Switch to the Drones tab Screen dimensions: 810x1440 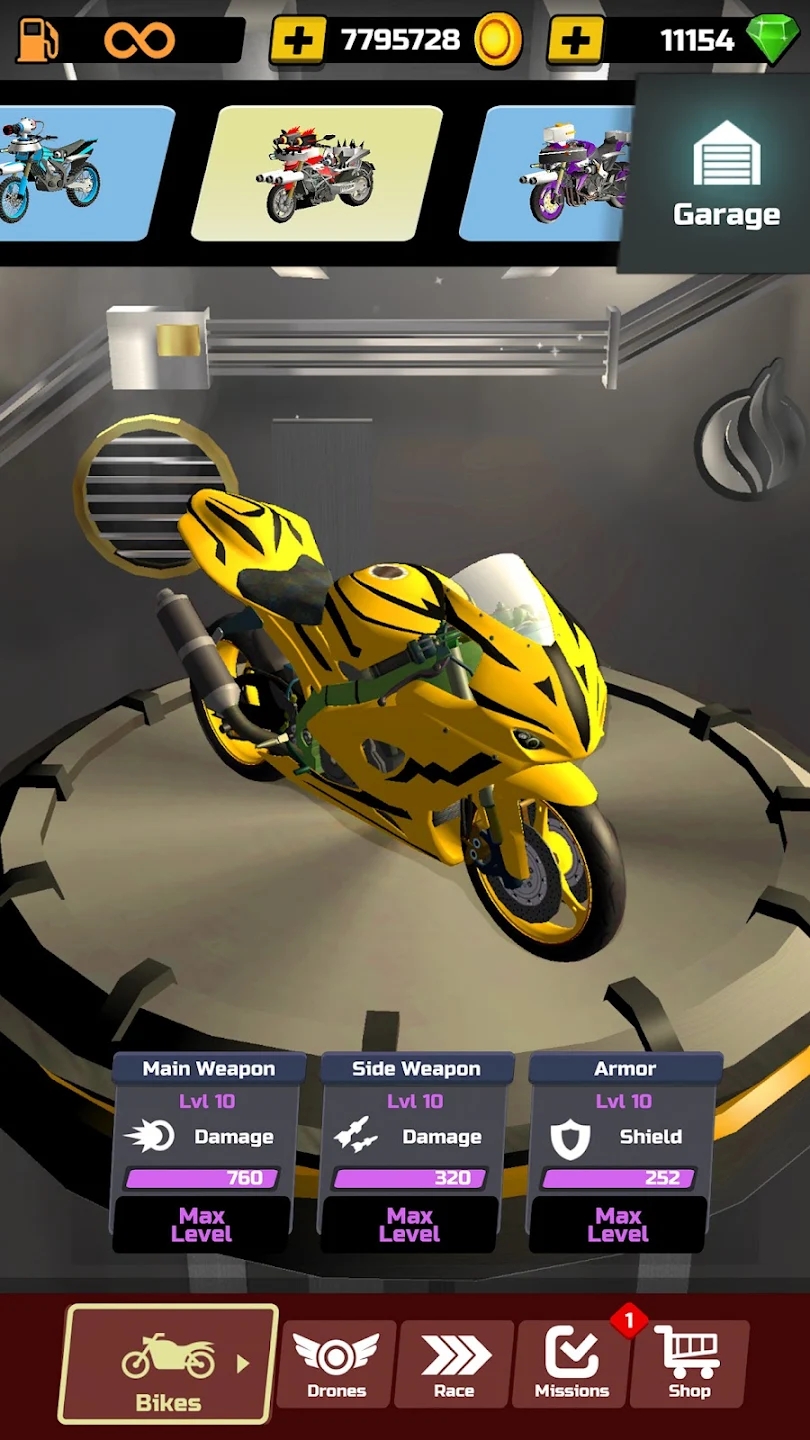tap(337, 1364)
